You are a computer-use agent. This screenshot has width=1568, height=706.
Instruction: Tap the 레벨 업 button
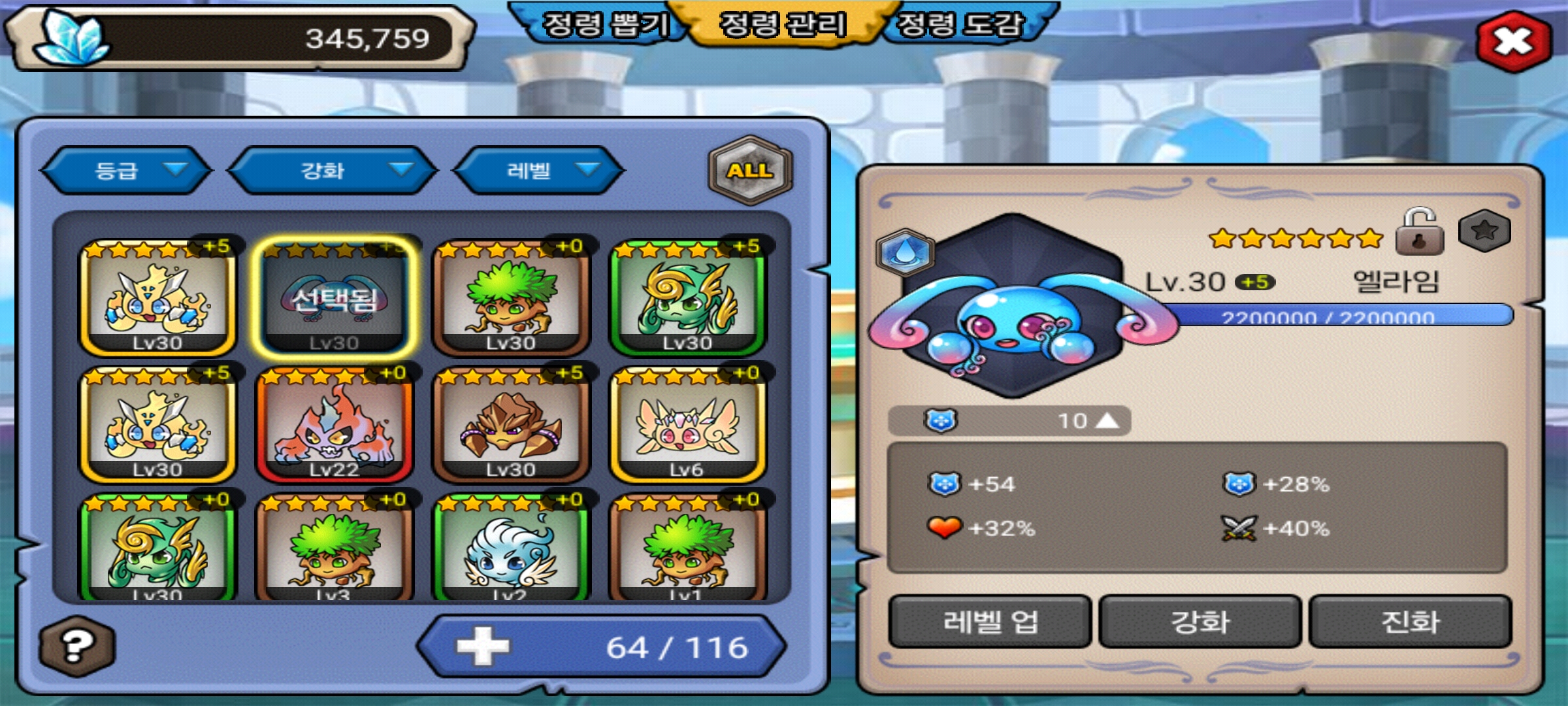990,622
